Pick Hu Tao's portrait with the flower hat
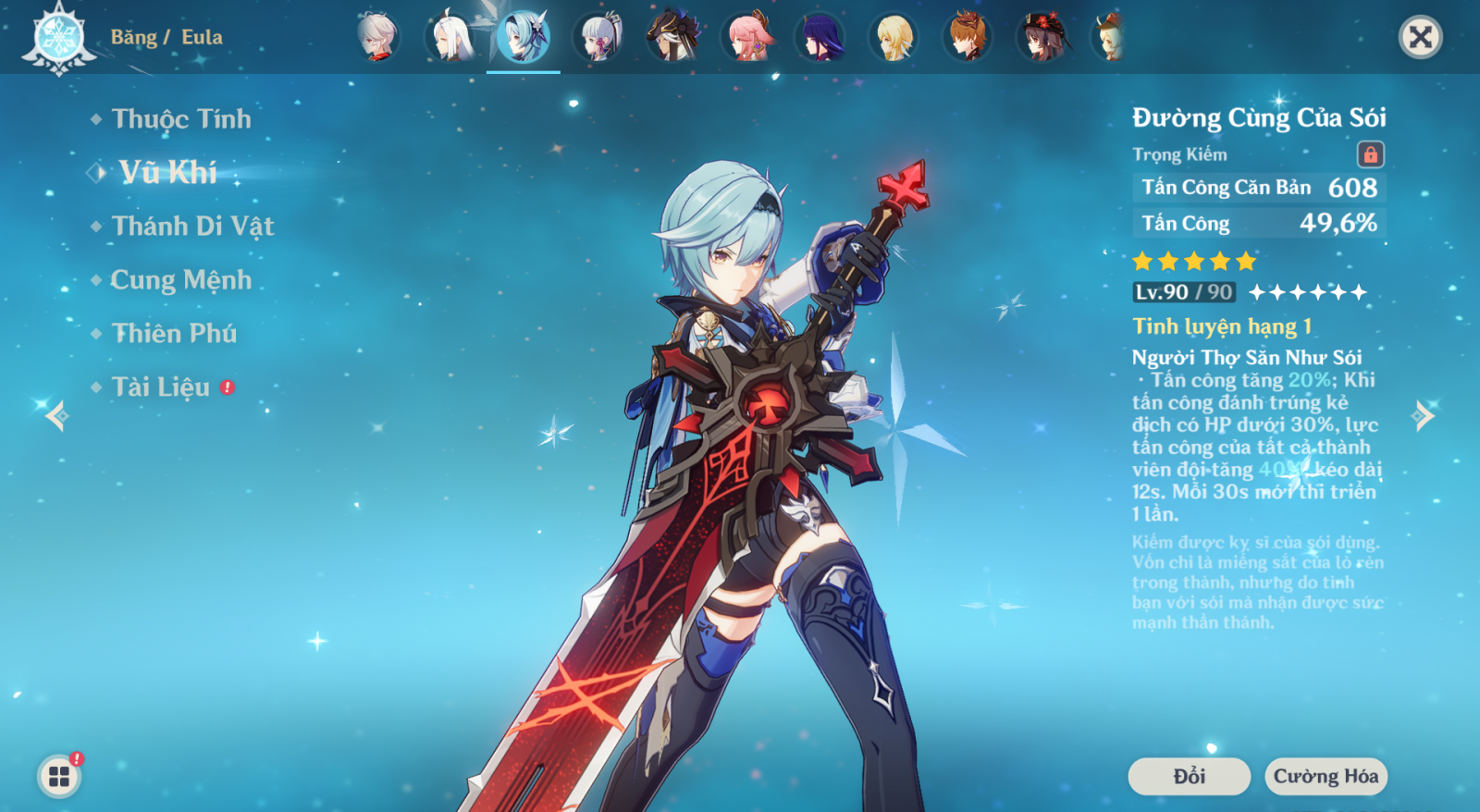Viewport: 1480px width, 812px height. pyautogui.click(x=1042, y=38)
